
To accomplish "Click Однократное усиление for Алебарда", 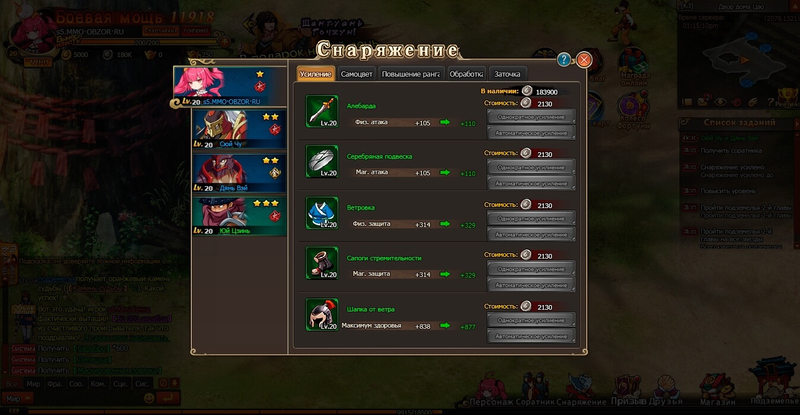I will 530,115.
